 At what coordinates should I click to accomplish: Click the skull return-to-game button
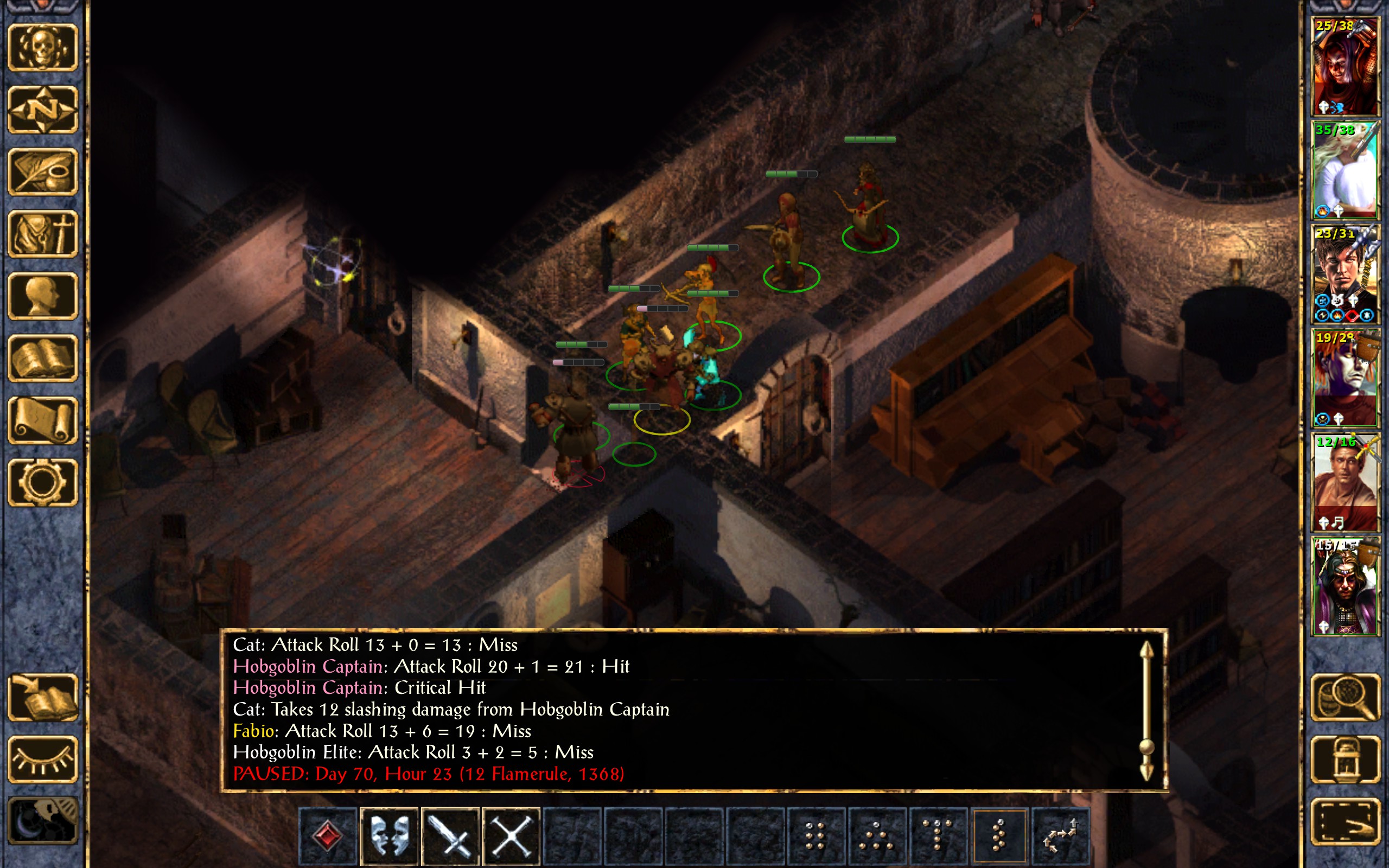click(42, 47)
